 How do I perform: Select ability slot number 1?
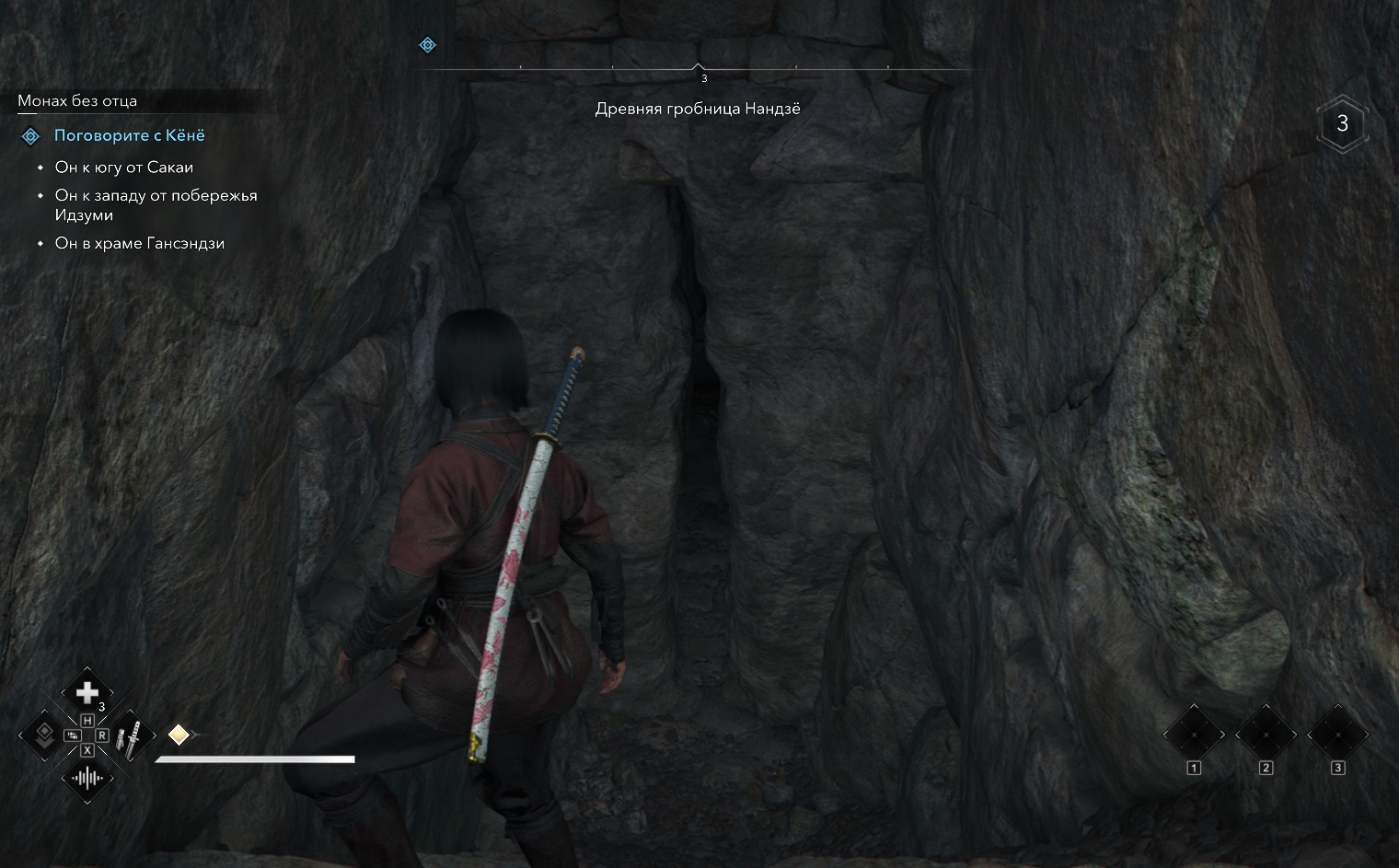[1194, 735]
